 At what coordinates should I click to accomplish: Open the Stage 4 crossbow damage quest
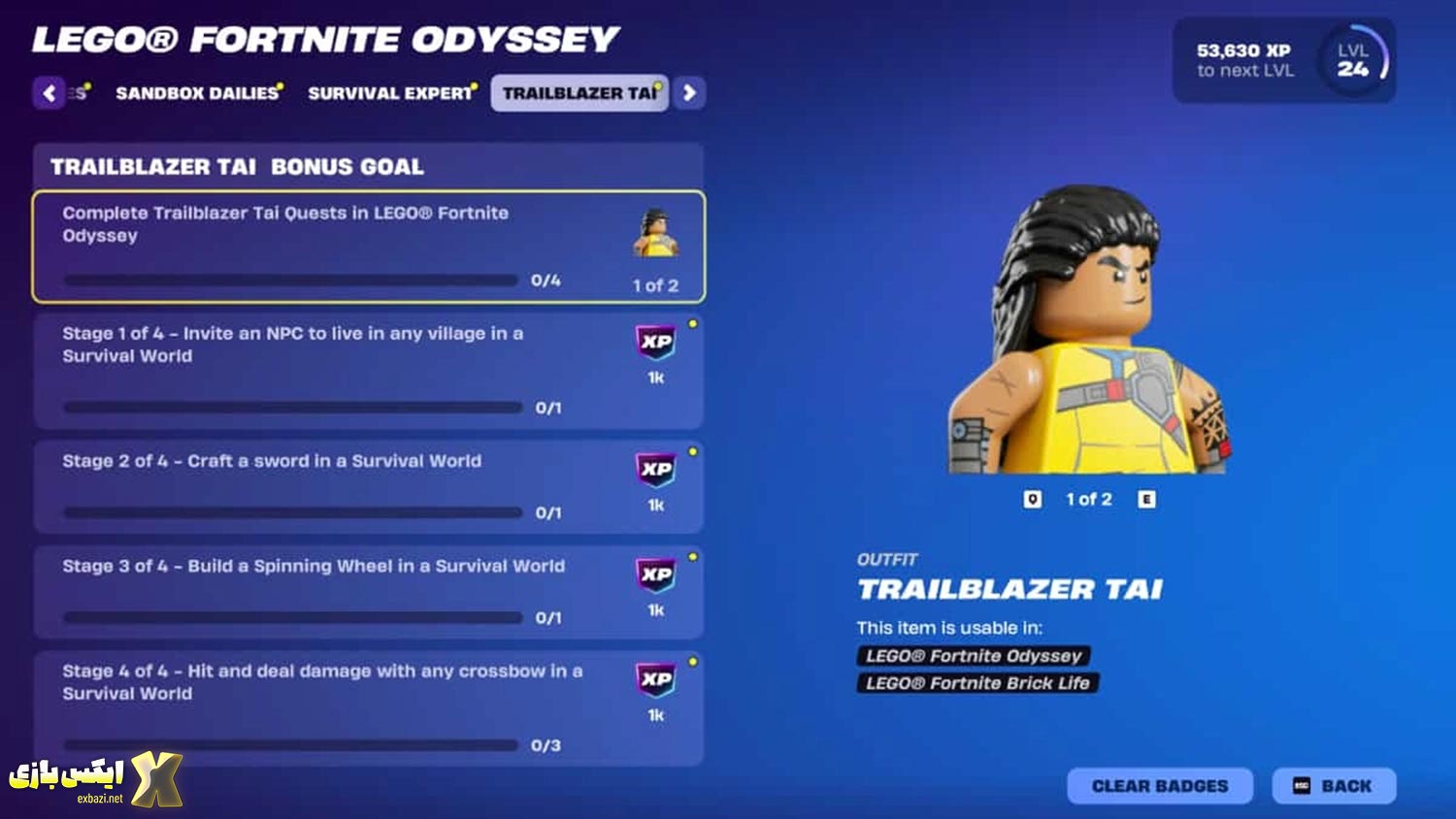[369, 707]
